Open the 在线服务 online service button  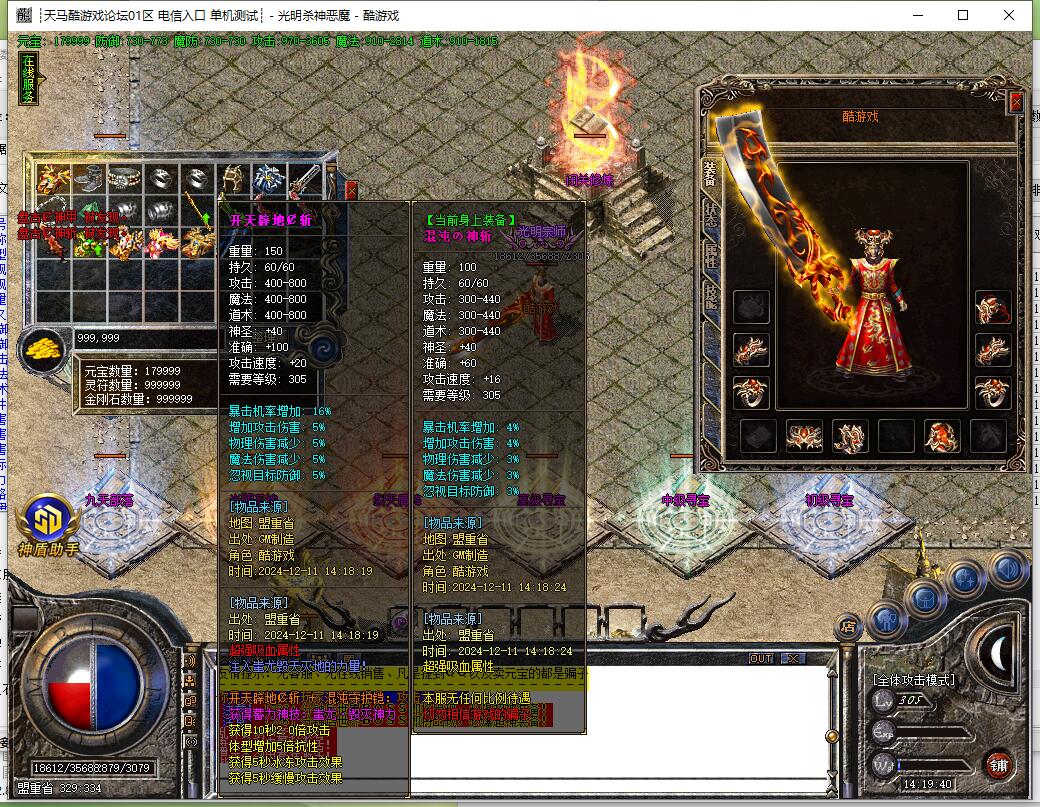click(28, 80)
